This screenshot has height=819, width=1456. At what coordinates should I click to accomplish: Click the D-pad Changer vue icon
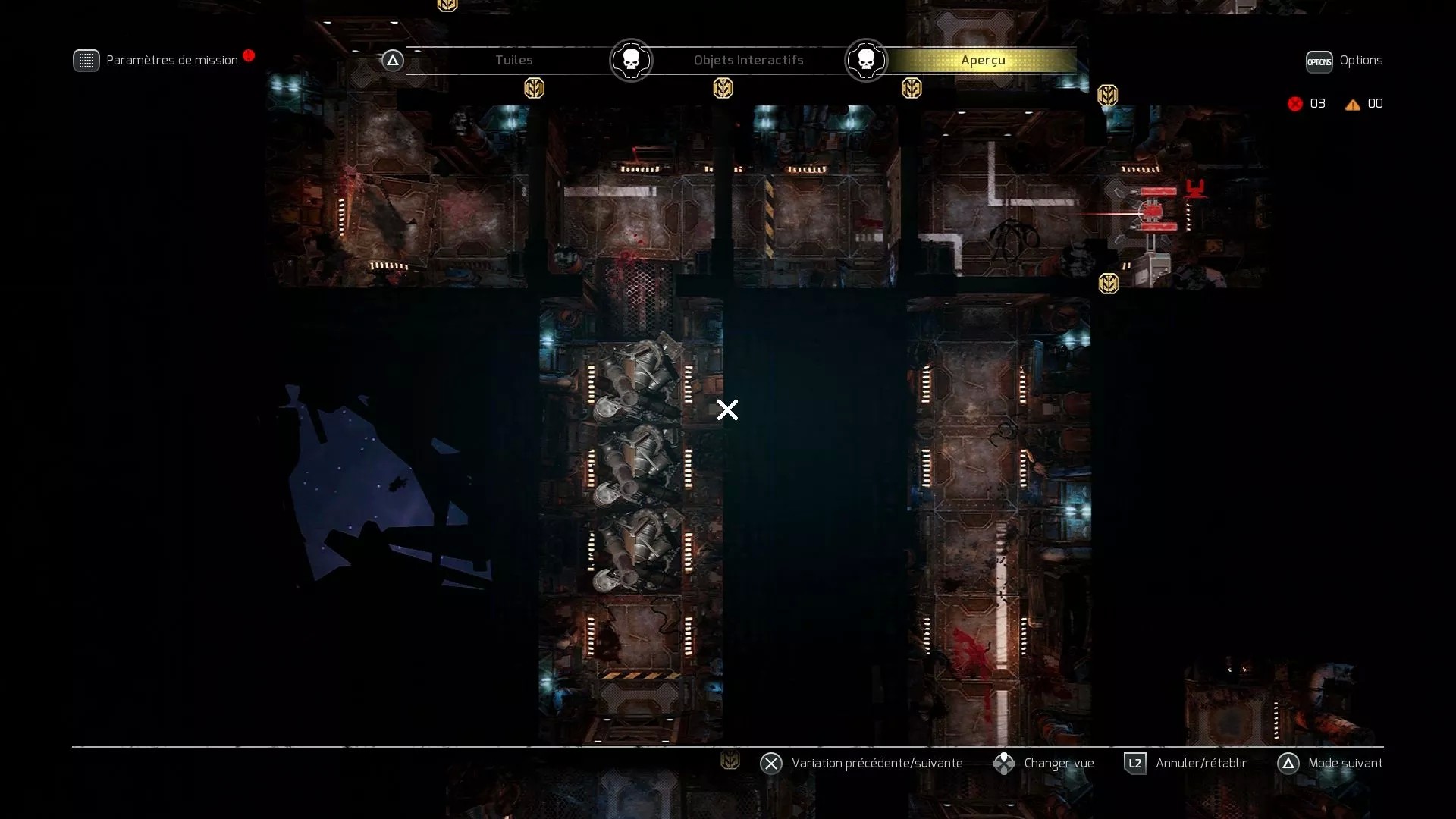point(1006,763)
